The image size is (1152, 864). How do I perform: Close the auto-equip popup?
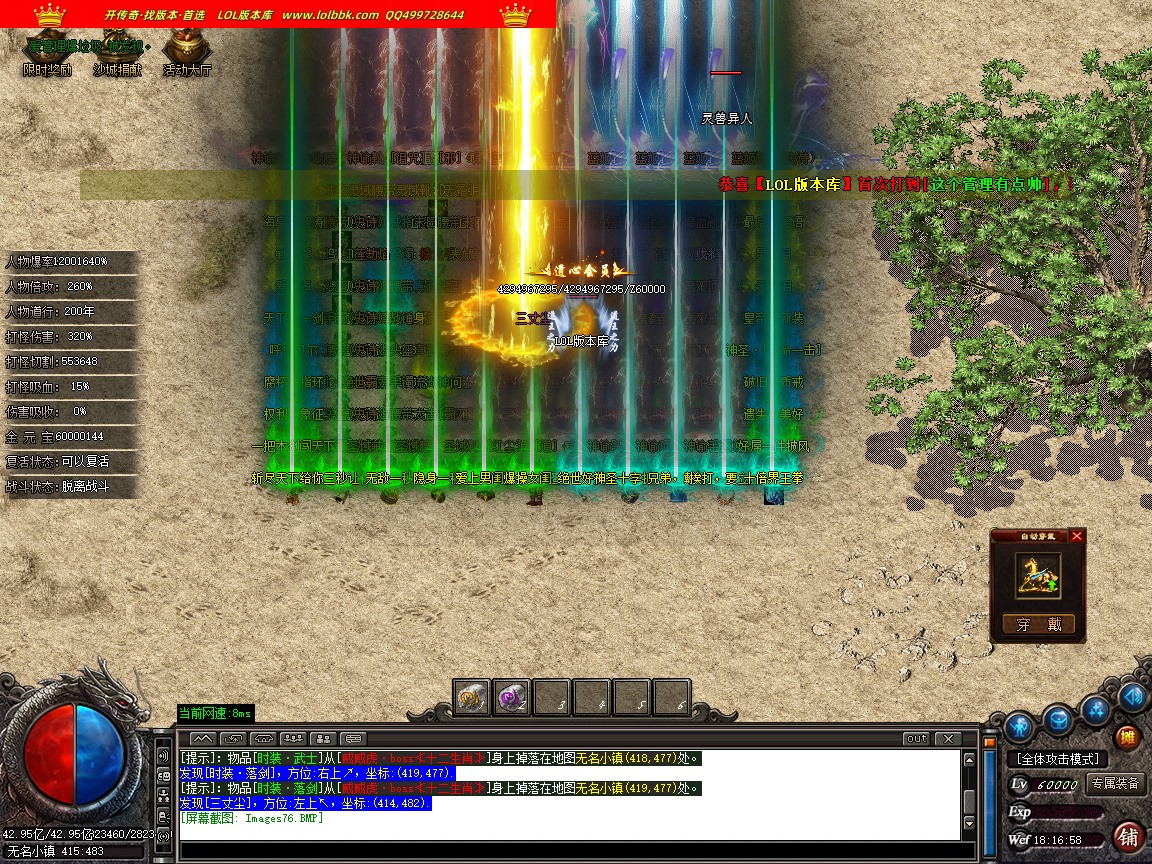coord(1076,536)
